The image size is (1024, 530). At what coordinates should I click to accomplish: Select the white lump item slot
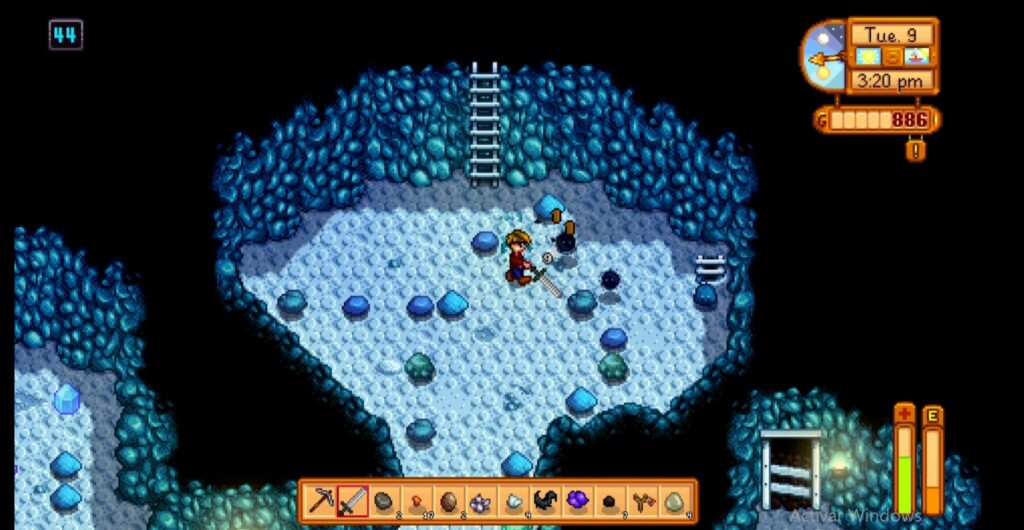[x=513, y=500]
